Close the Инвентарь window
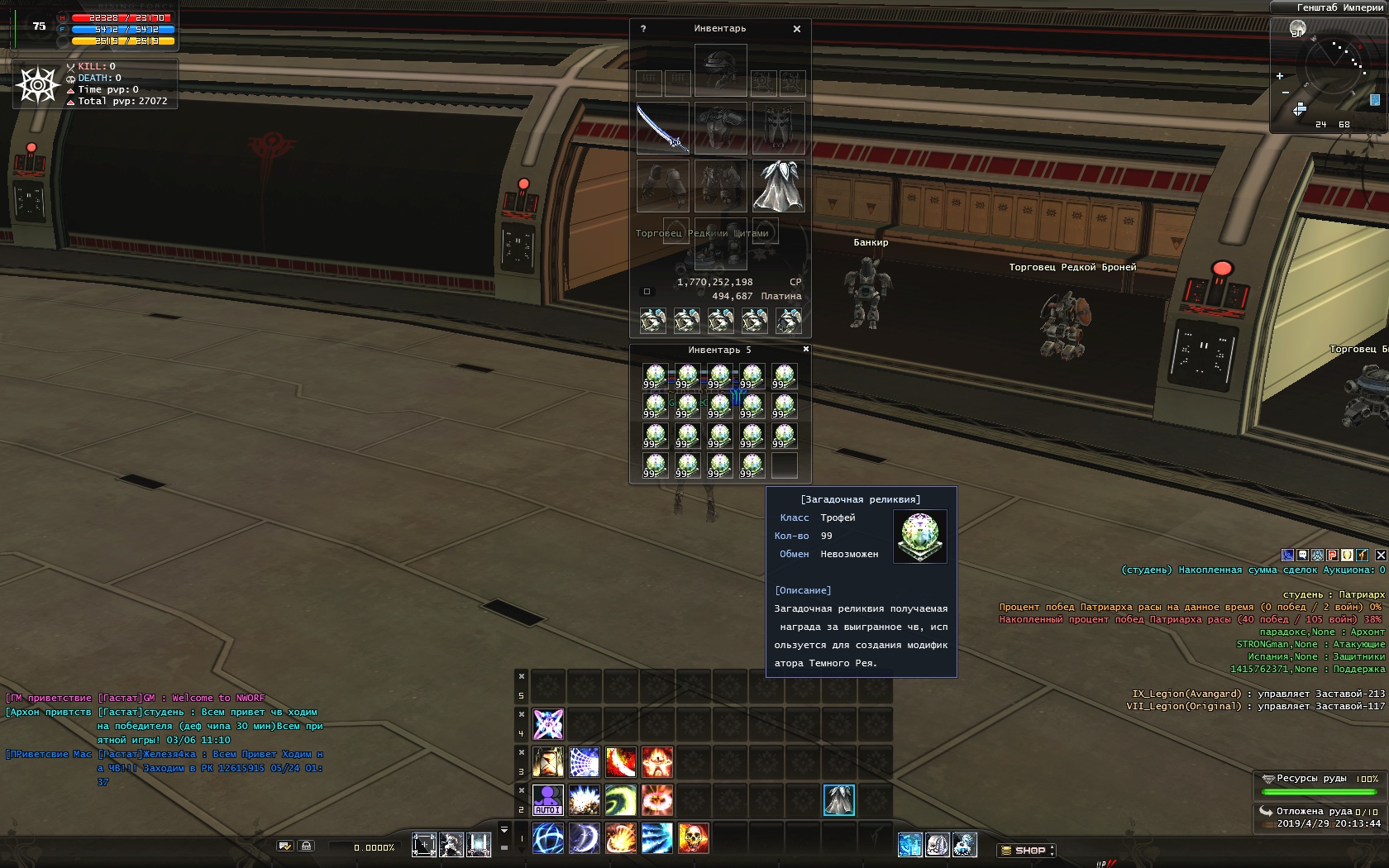 [797, 29]
